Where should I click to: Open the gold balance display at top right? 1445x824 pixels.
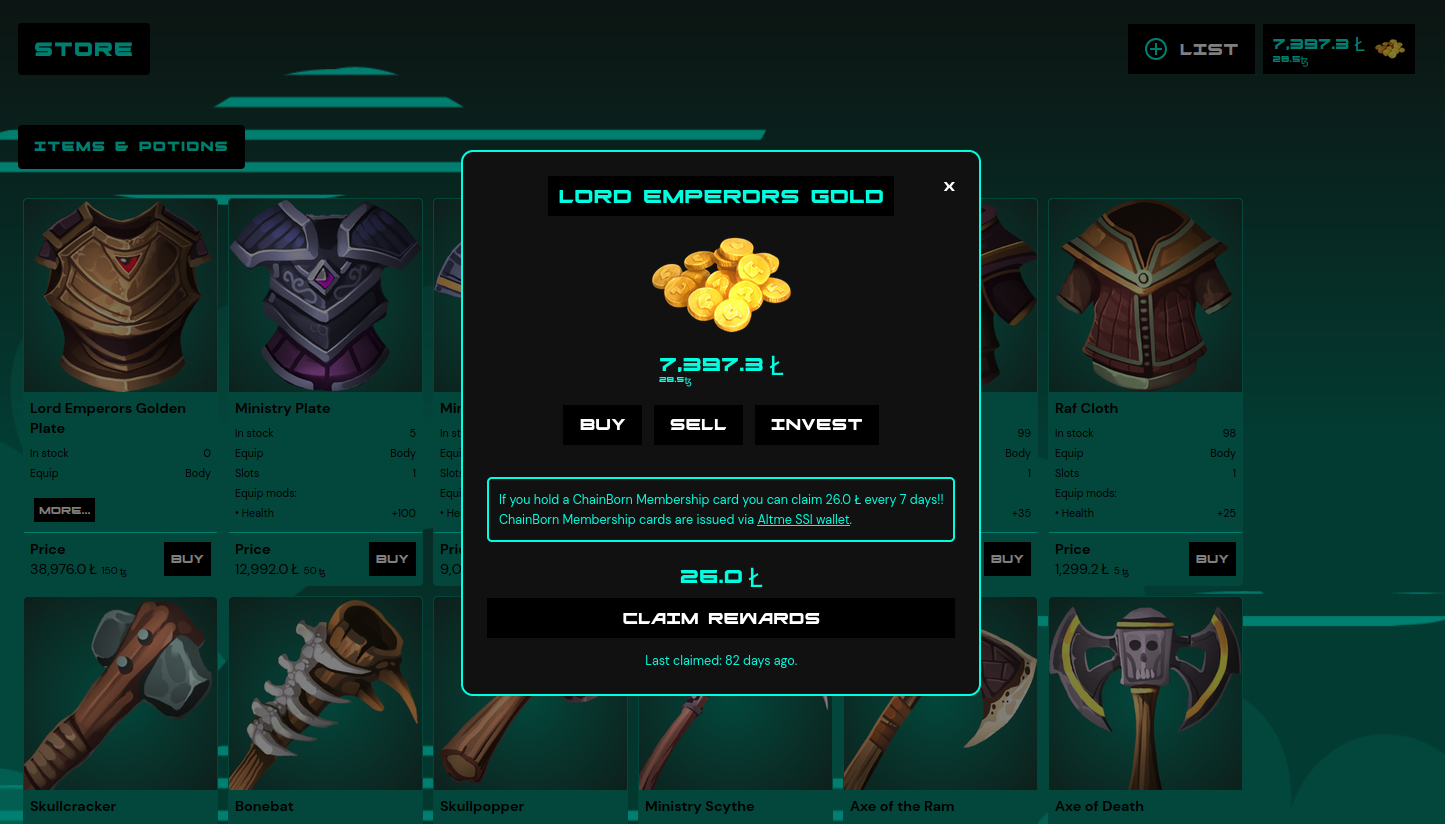coord(1338,49)
